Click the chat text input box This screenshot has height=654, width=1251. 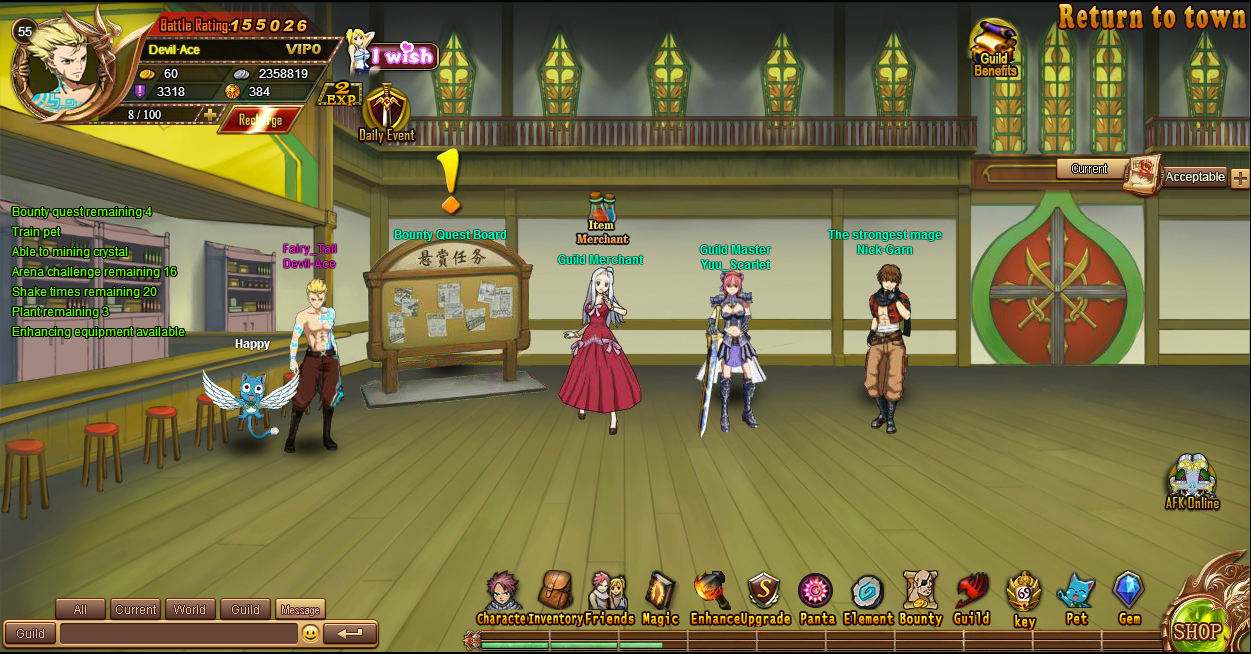coord(178,634)
